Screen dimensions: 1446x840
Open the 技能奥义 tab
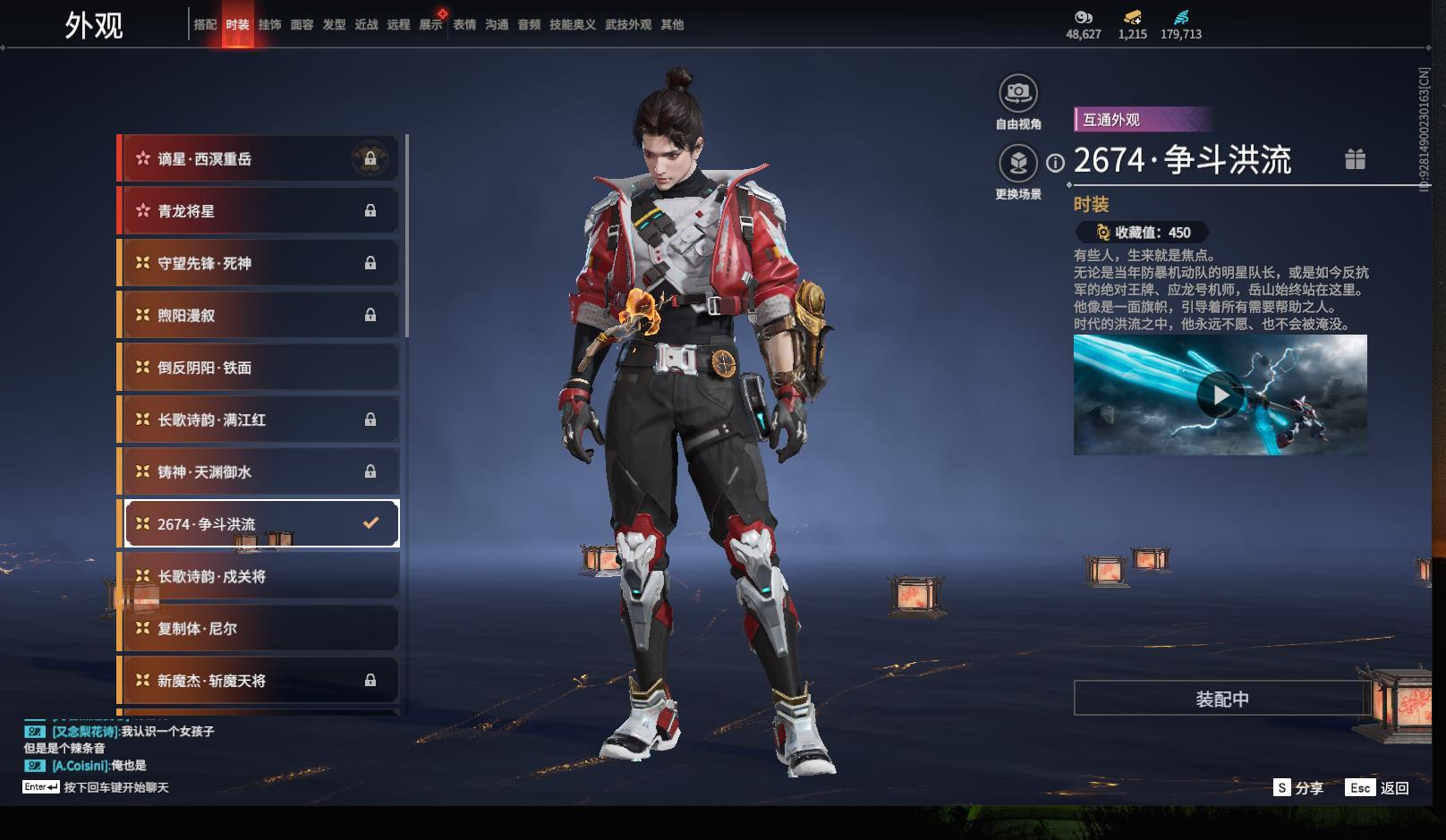(x=572, y=25)
